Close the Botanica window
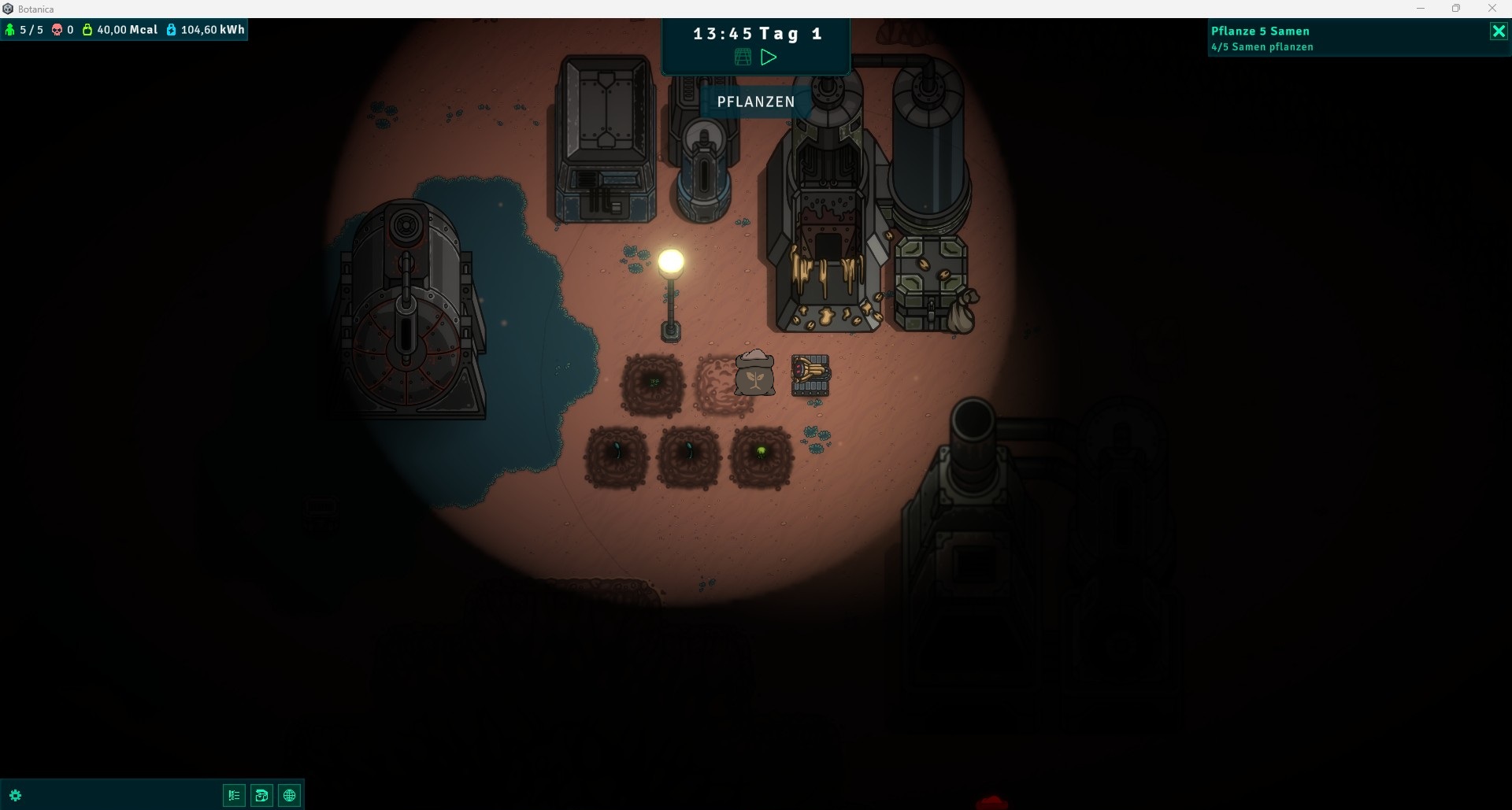Image resolution: width=1512 pixels, height=810 pixels. pyautogui.click(x=1492, y=9)
